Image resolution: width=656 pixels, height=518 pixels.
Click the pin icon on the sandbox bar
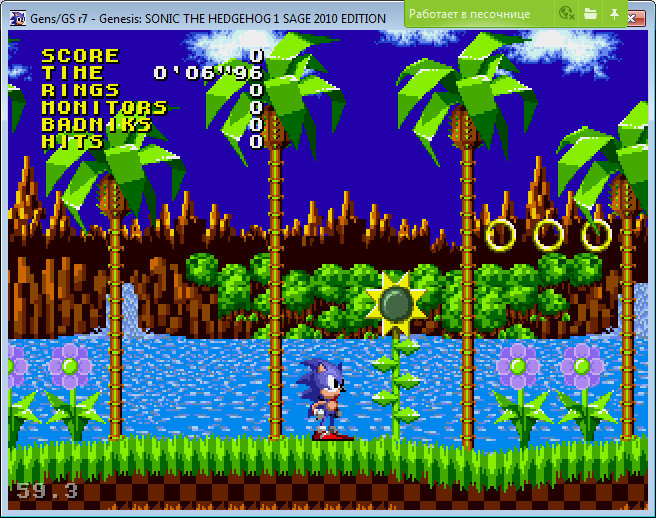click(x=615, y=14)
